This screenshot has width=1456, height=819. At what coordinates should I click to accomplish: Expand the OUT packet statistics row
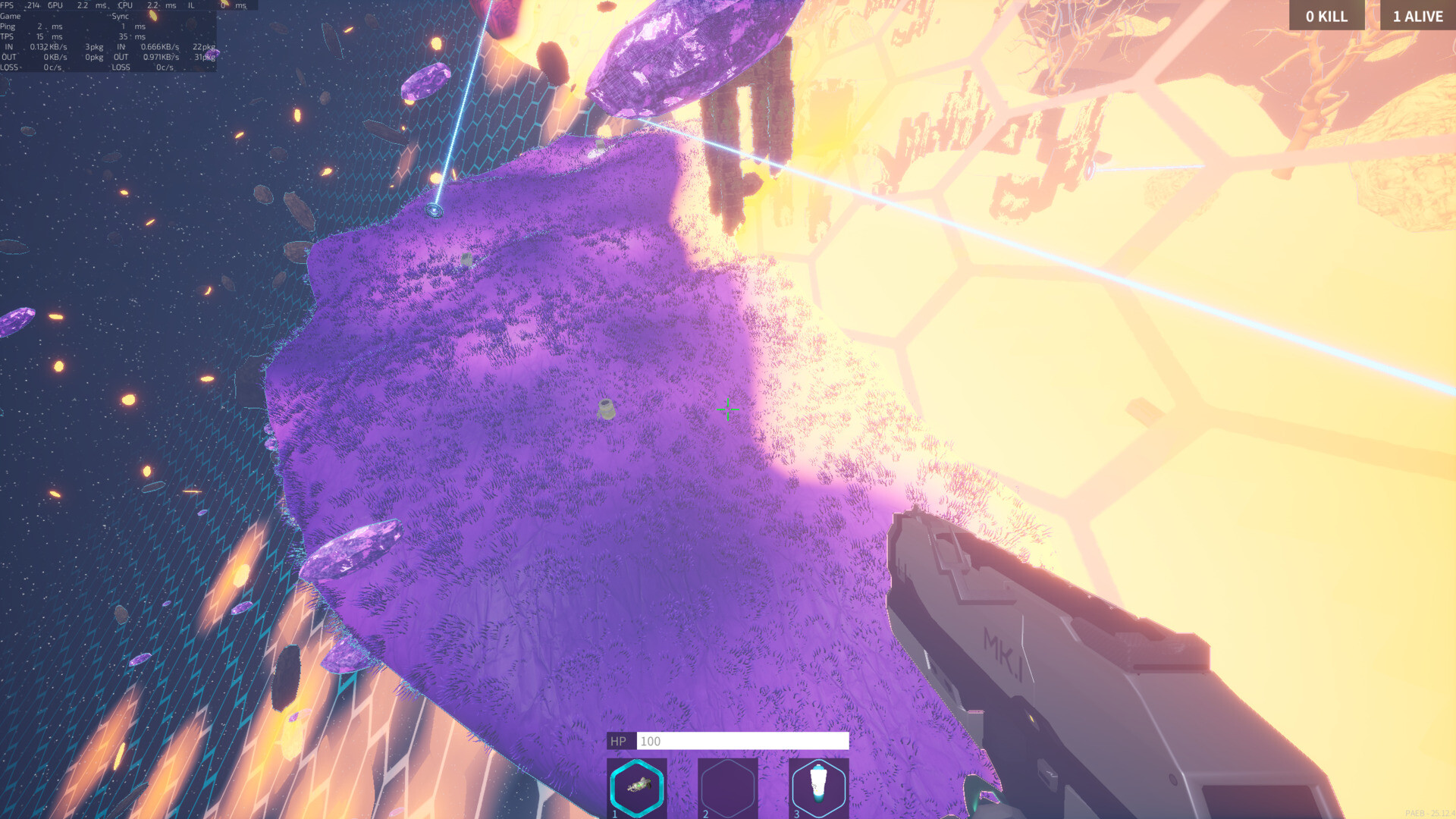[x=9, y=57]
